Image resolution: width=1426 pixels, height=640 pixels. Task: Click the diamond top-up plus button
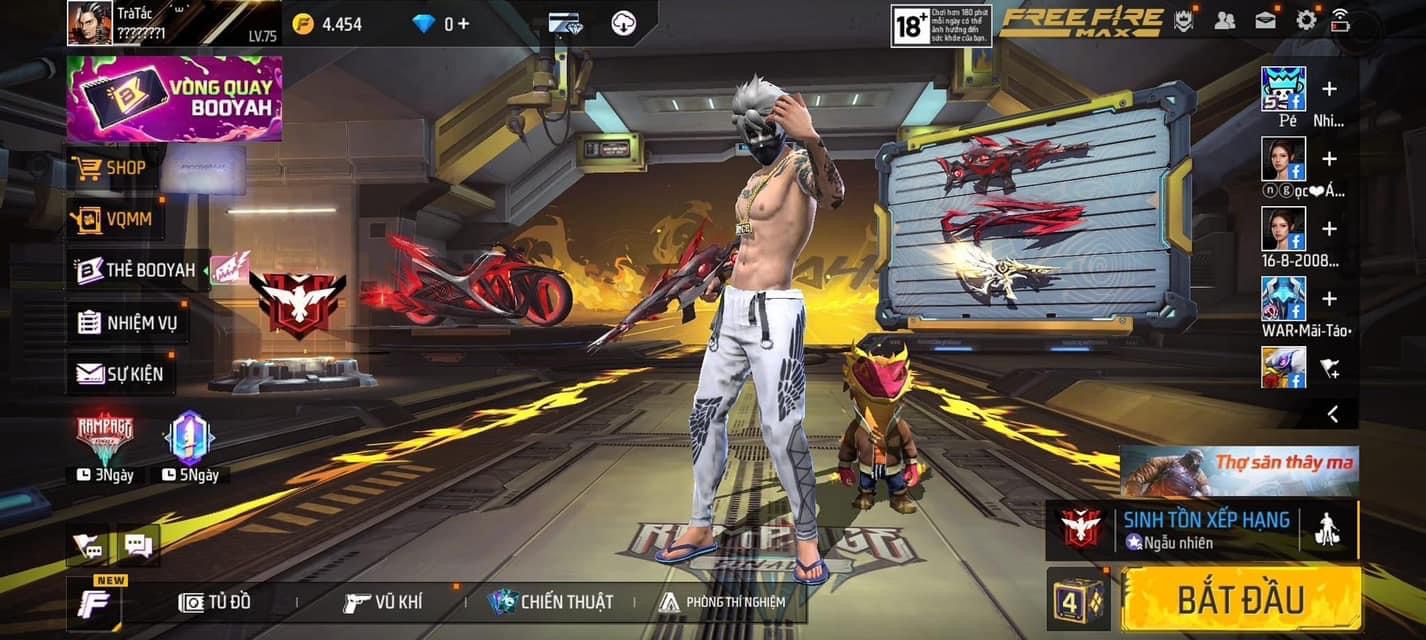click(x=463, y=23)
